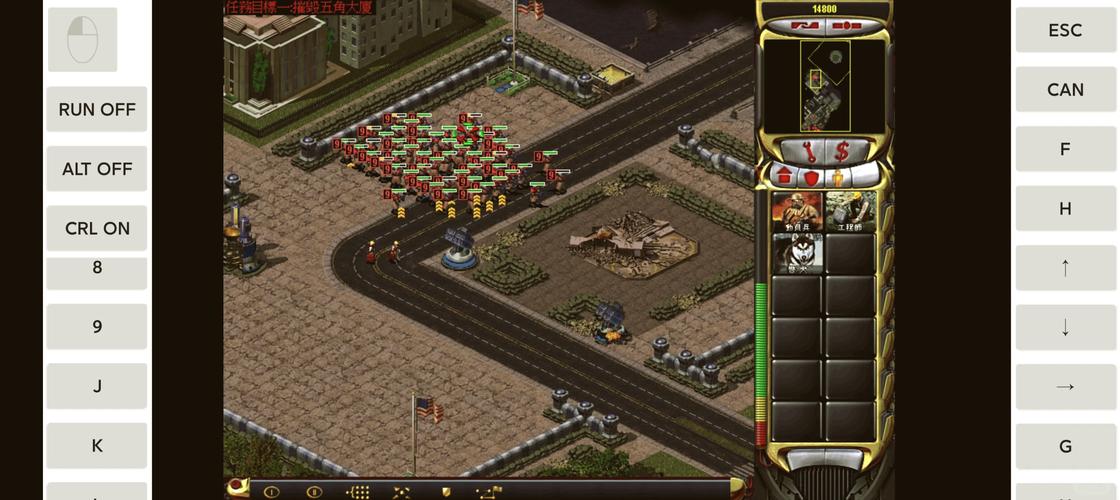Screen dimensions: 1120x500
Task: Activate the scatter-arrows deploy command
Action: [x=401, y=492]
